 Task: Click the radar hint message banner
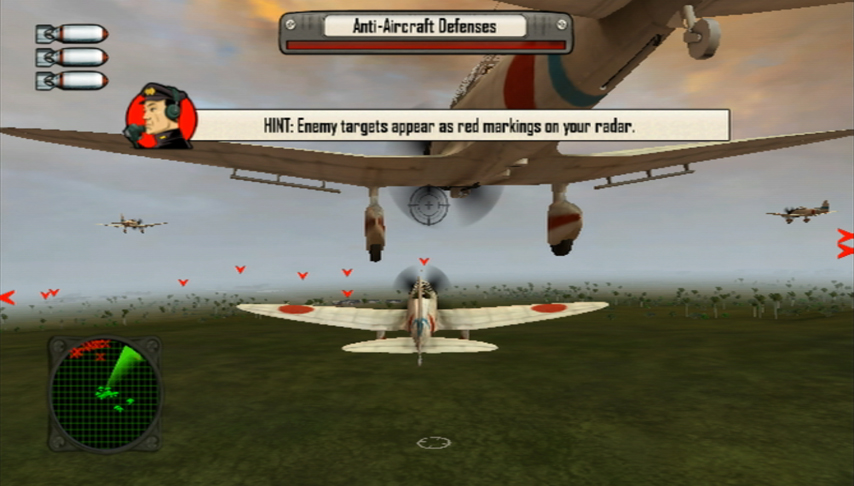pos(463,126)
